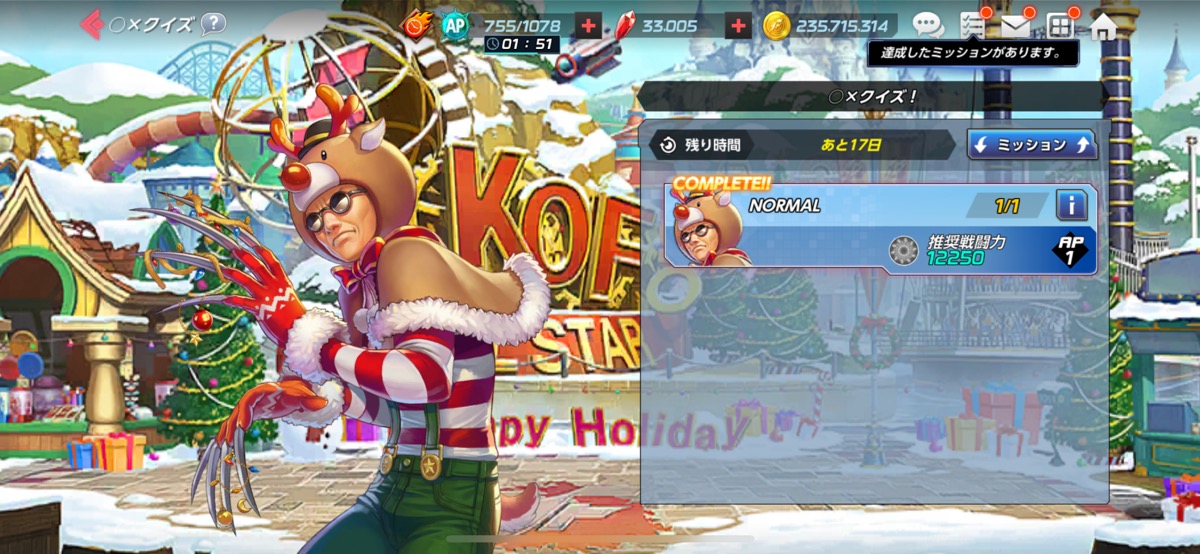The width and height of the screenshot is (1200, 554).
Task: Open the mission checklist icon
Action: pyautogui.click(x=971, y=26)
